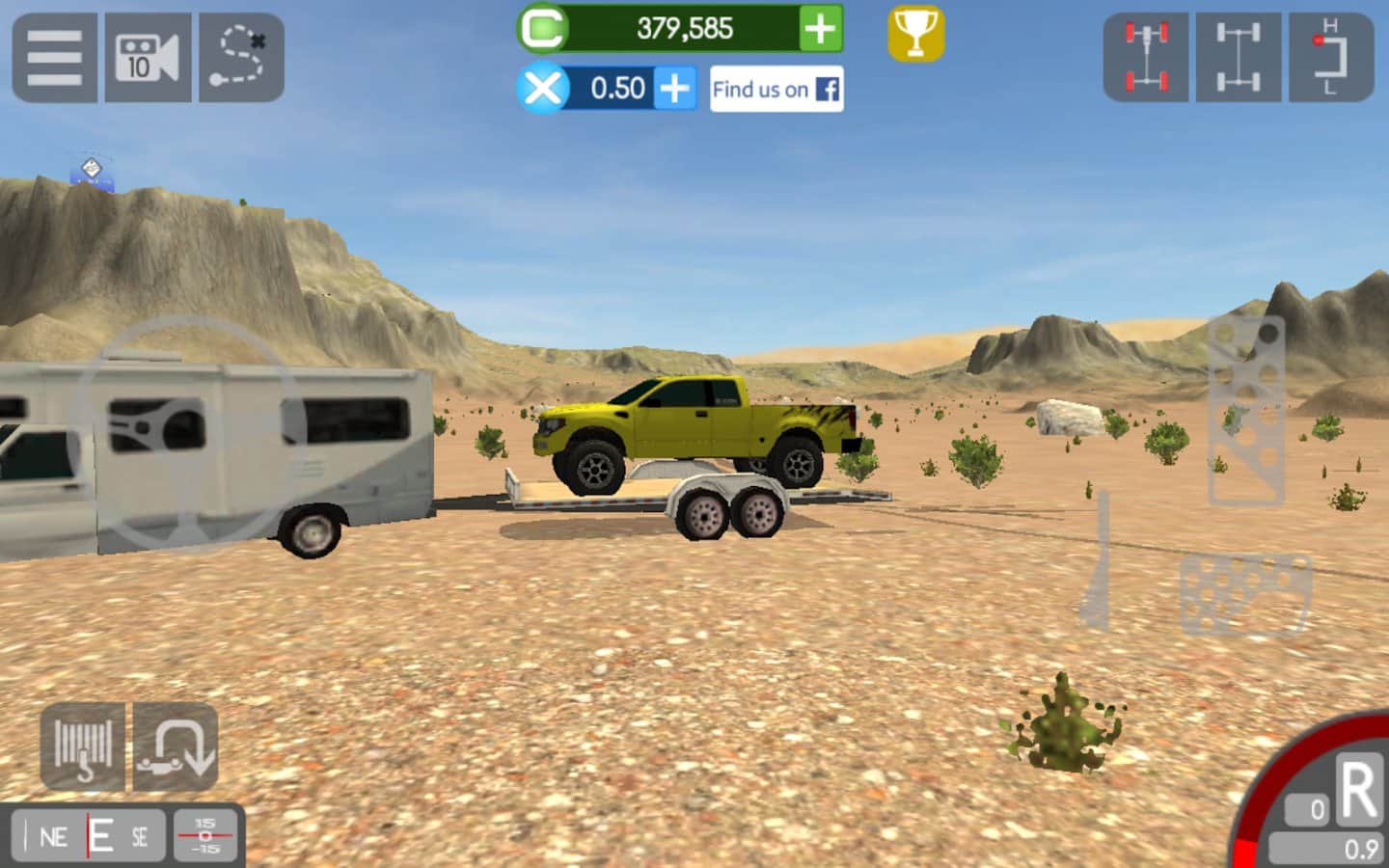Activate the winch hook button
This screenshot has width=1389, height=868.
coord(82,747)
